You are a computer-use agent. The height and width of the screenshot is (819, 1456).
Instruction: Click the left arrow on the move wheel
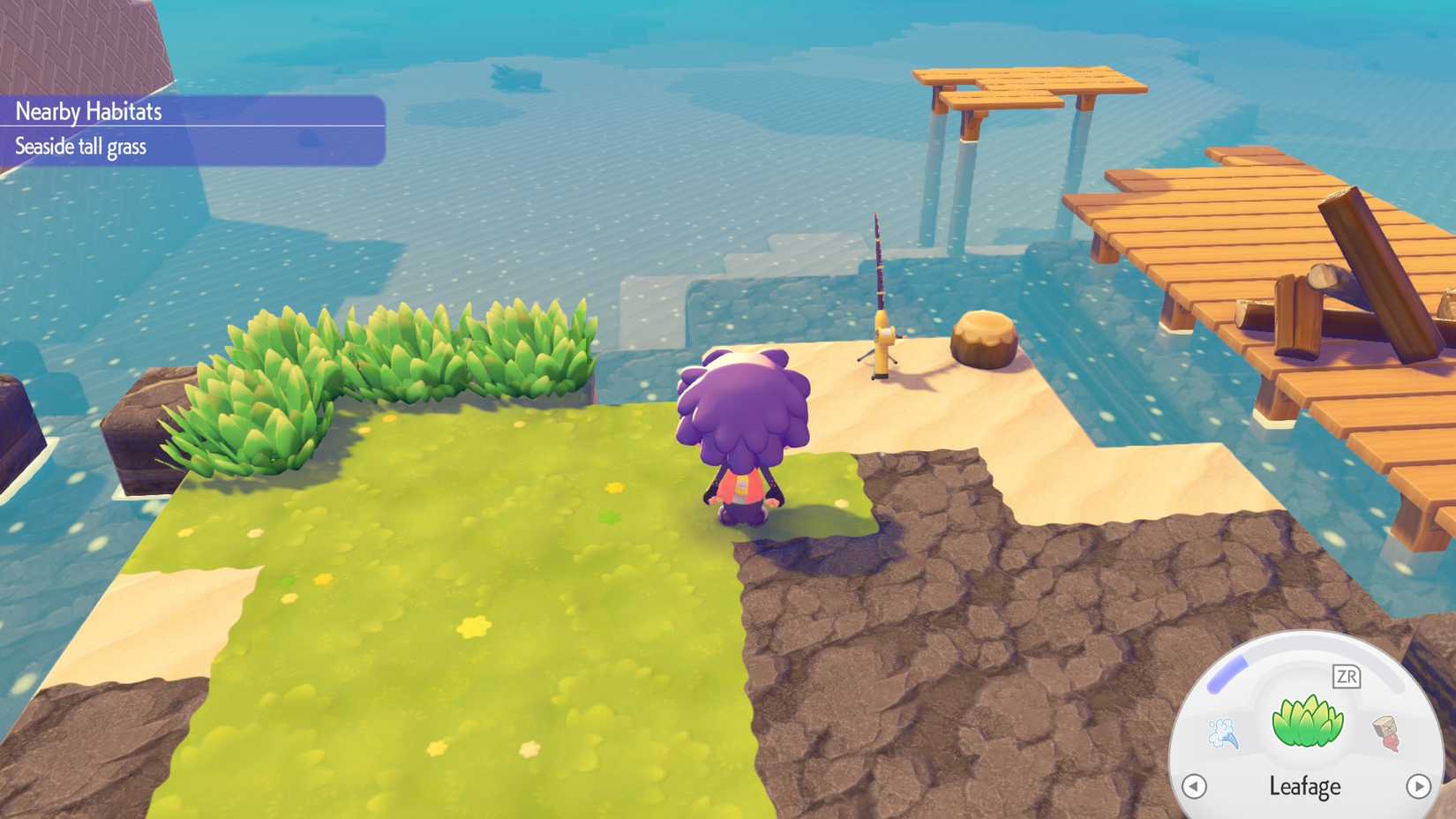coord(1194,785)
